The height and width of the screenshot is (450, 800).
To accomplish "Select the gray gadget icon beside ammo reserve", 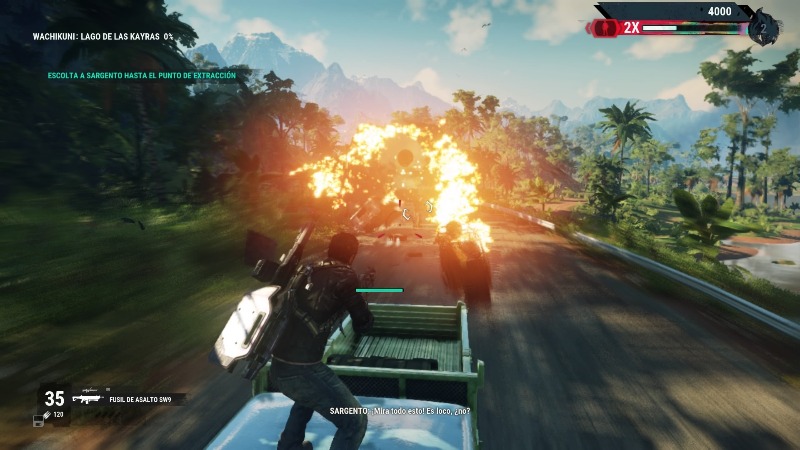I will 38,419.
